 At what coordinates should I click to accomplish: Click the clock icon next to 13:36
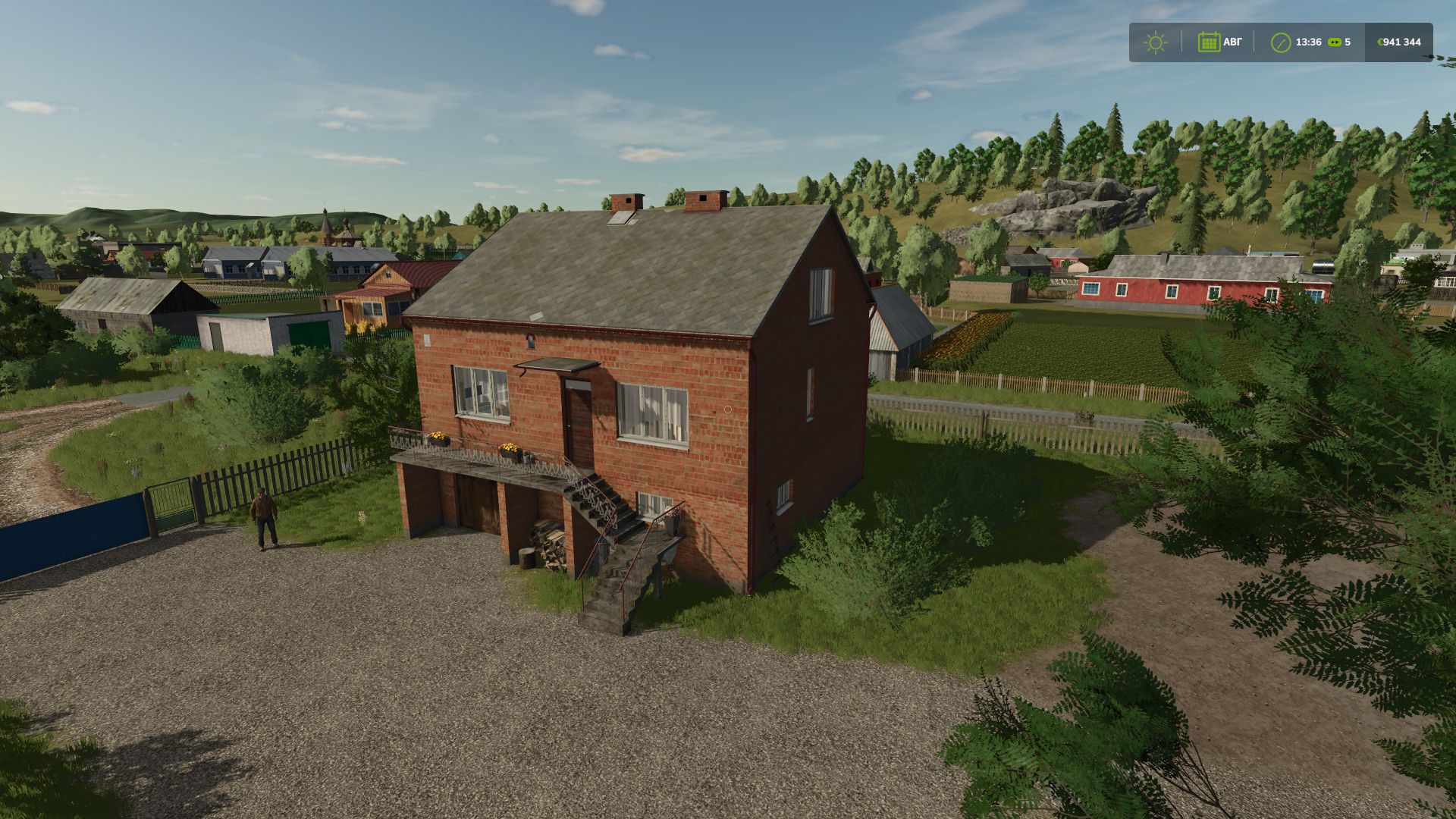pos(1282,42)
